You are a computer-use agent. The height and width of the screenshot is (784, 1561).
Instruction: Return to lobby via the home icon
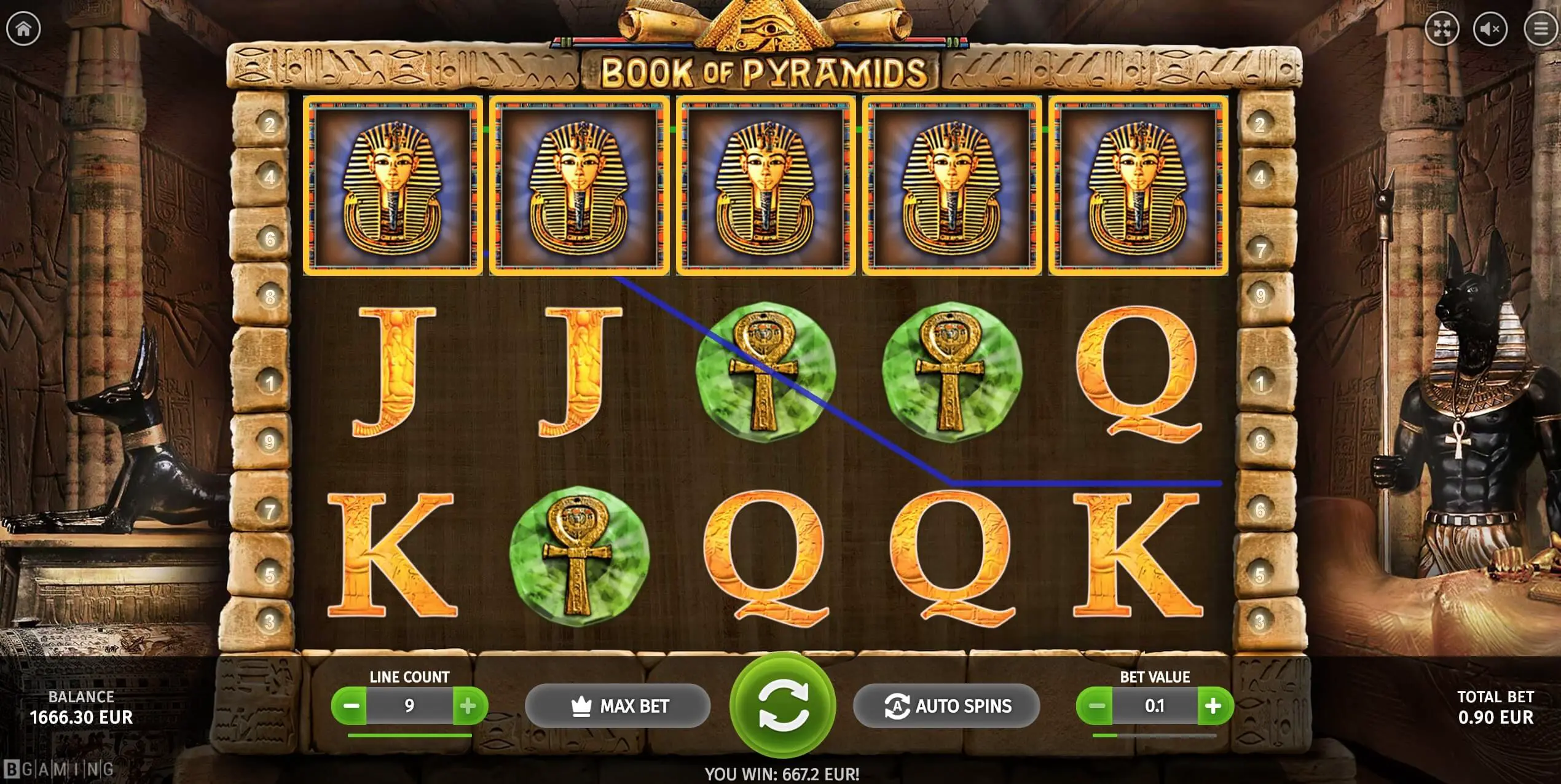click(23, 28)
